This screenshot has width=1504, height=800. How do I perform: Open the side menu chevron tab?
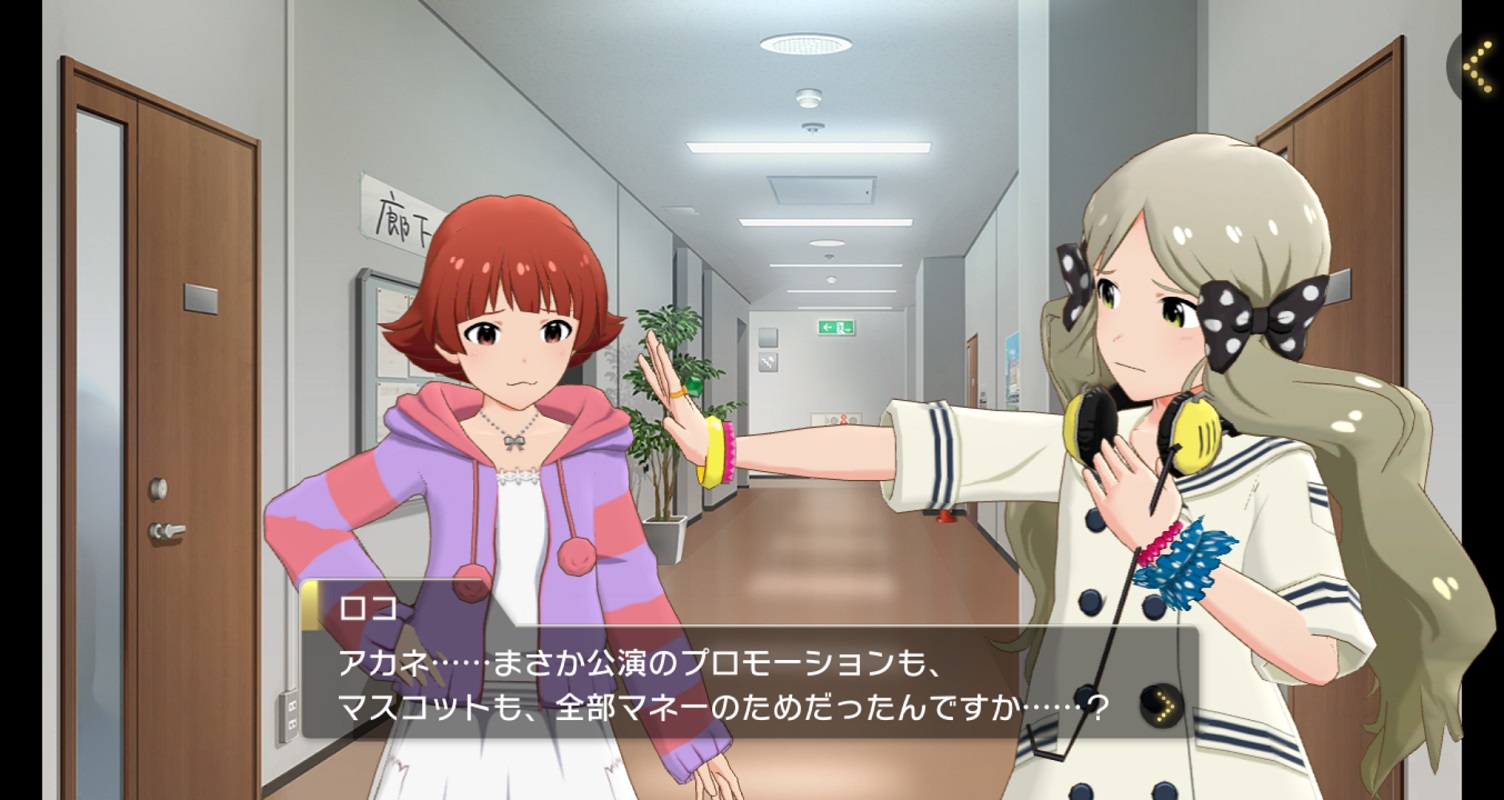point(1478,66)
